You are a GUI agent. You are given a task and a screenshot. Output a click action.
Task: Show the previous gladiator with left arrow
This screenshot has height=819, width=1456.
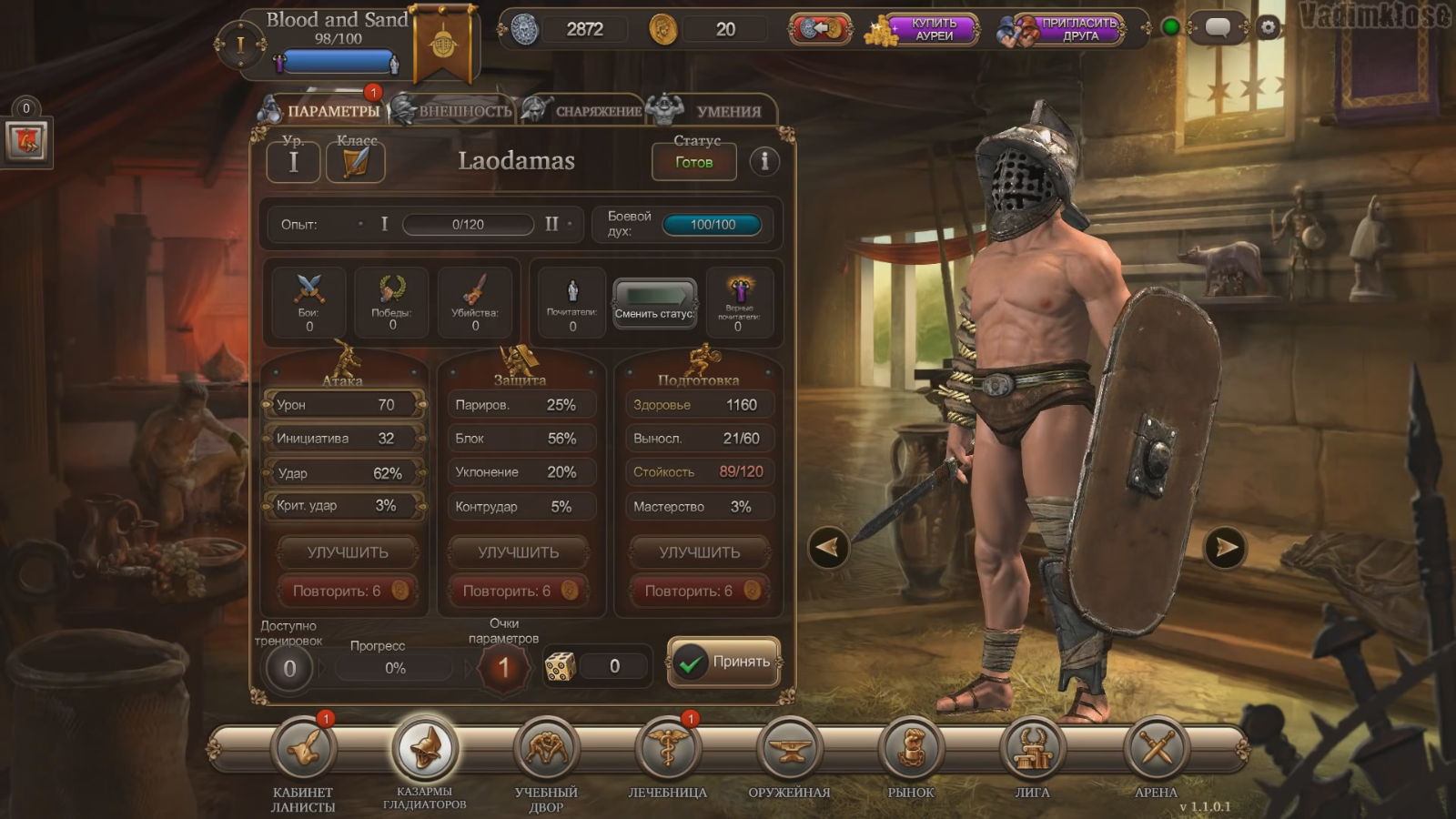click(x=828, y=548)
